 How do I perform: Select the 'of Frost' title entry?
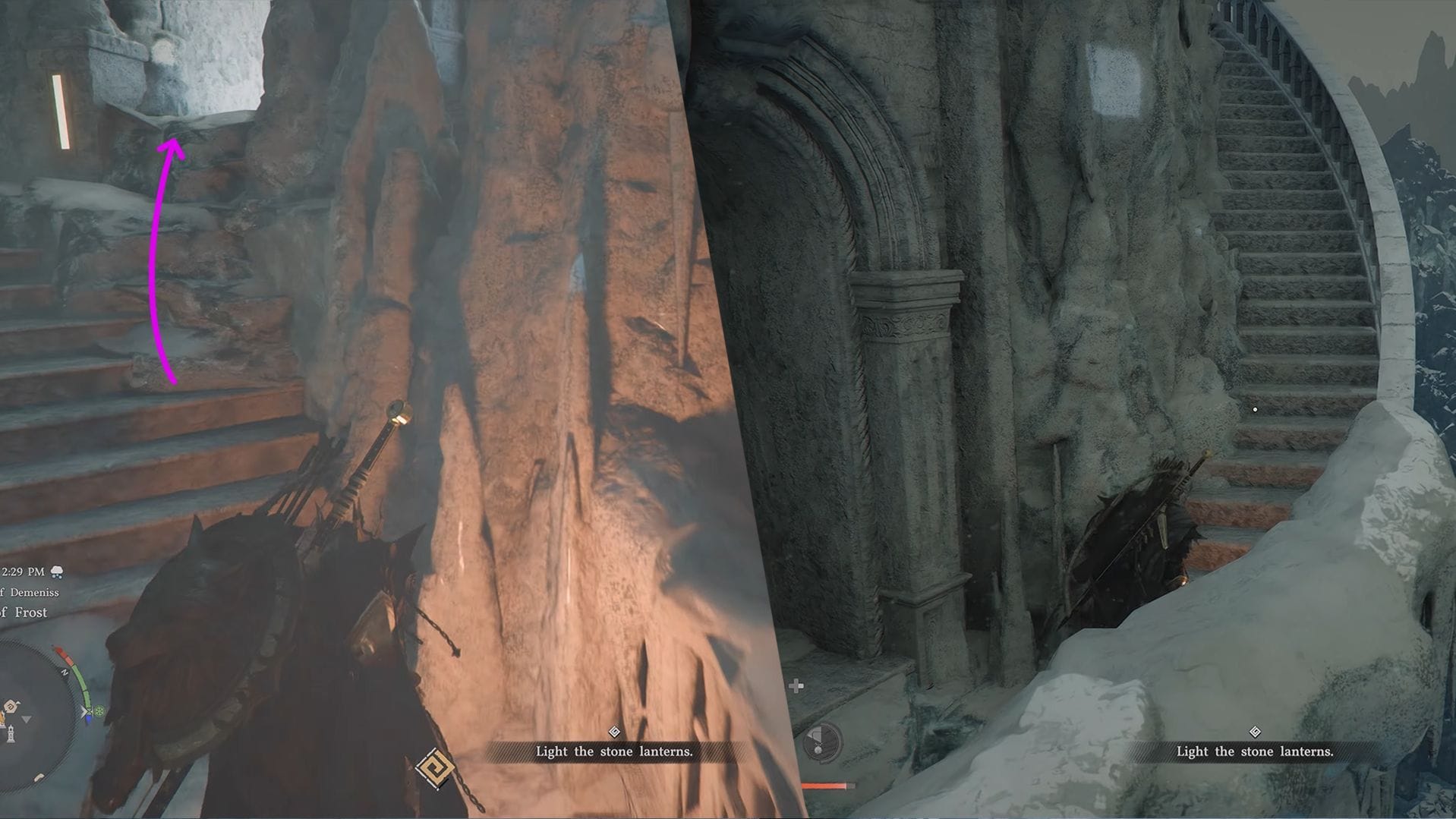(24, 613)
